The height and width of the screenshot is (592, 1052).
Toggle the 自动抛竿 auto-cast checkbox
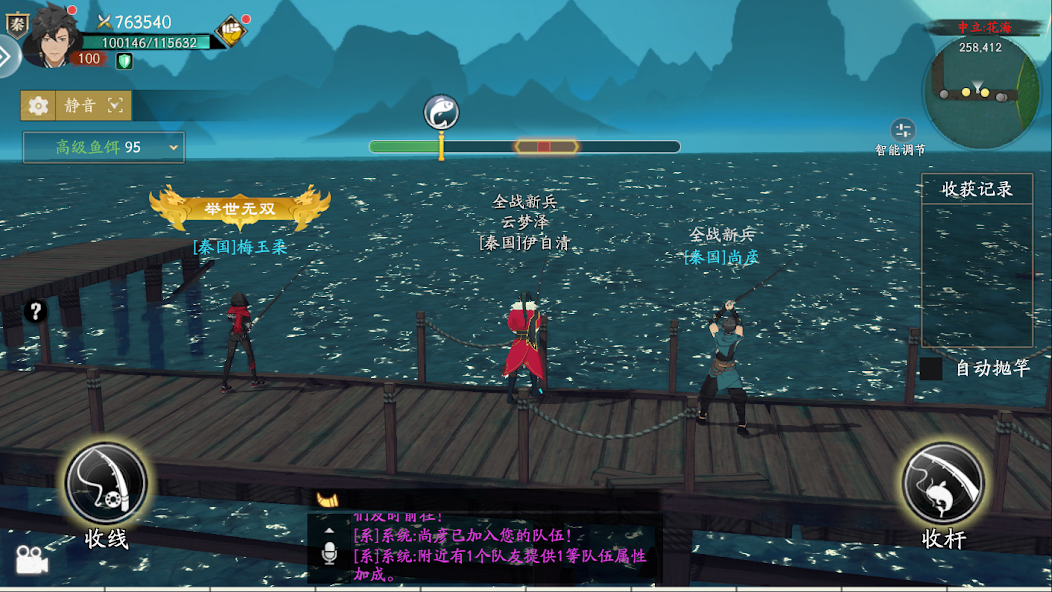[x=931, y=368]
